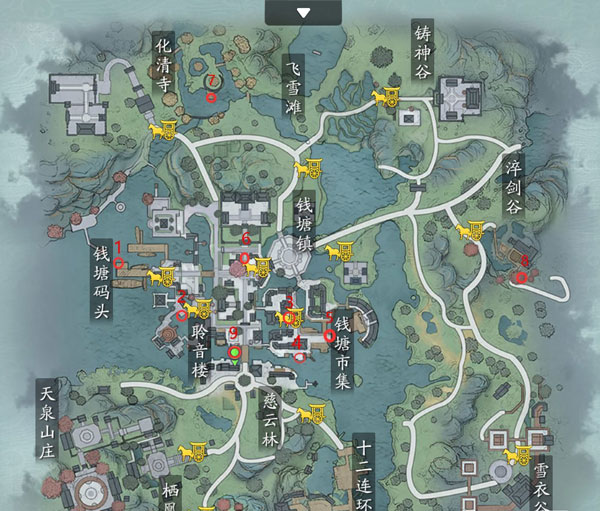This screenshot has height=511, width=600.
Task: Select the carriage station near 化清寺
Action: coord(163,129)
